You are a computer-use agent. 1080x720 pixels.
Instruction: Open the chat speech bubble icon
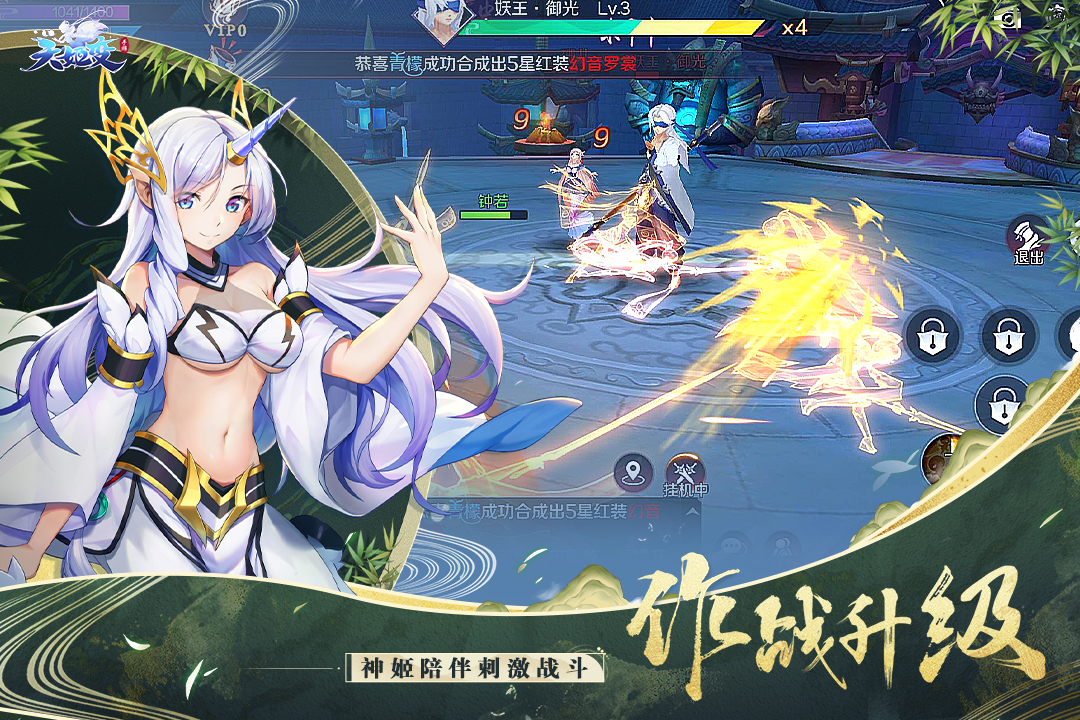tap(736, 545)
